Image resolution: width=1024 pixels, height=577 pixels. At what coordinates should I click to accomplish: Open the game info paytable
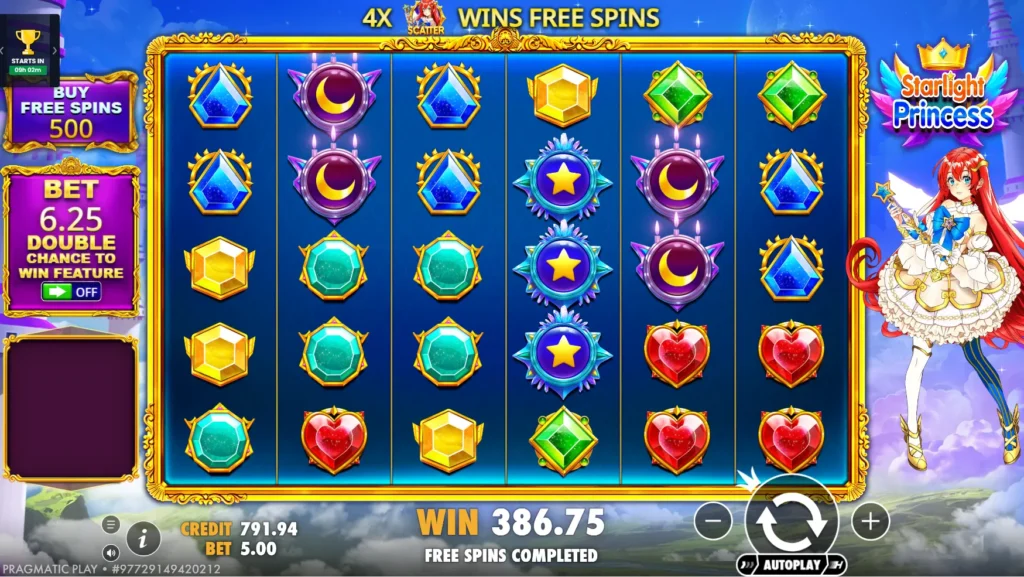point(143,539)
